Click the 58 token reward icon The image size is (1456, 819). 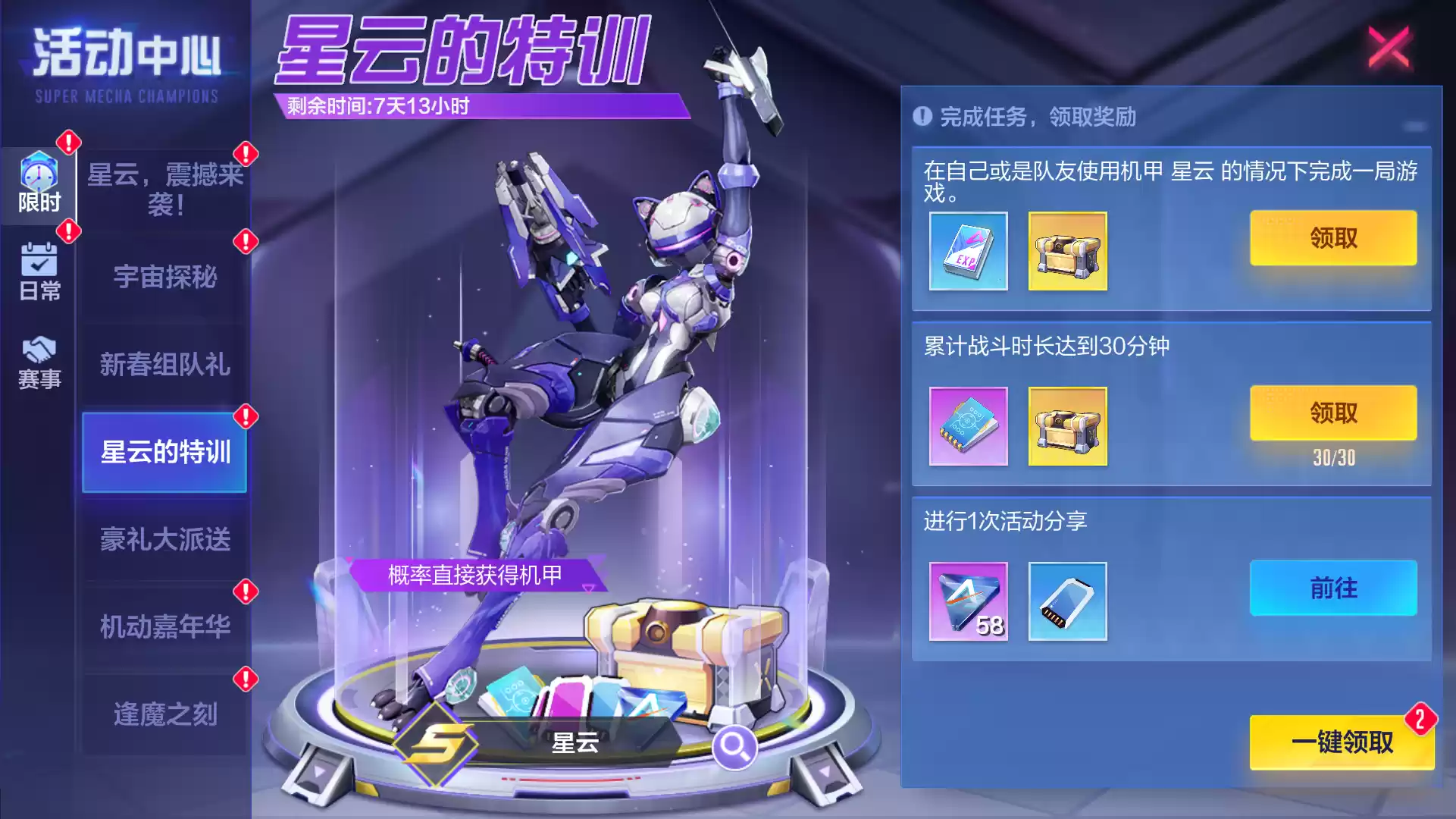click(967, 601)
